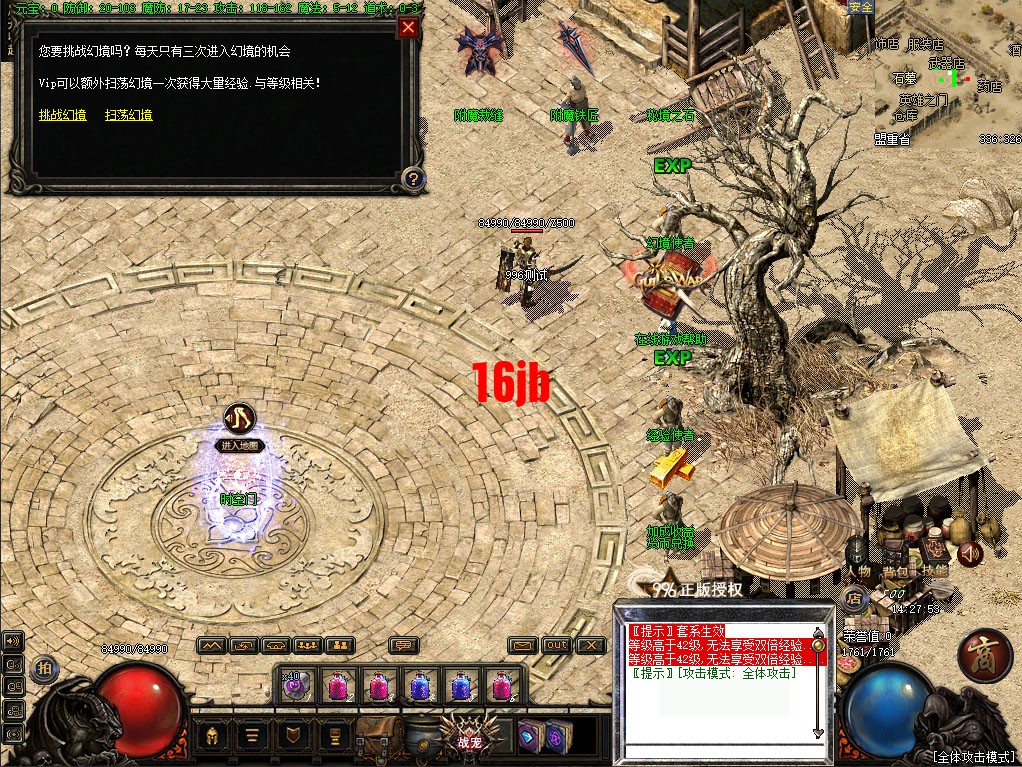Close the NPC dialogue window
Image resolution: width=1022 pixels, height=767 pixels.
tap(408, 28)
